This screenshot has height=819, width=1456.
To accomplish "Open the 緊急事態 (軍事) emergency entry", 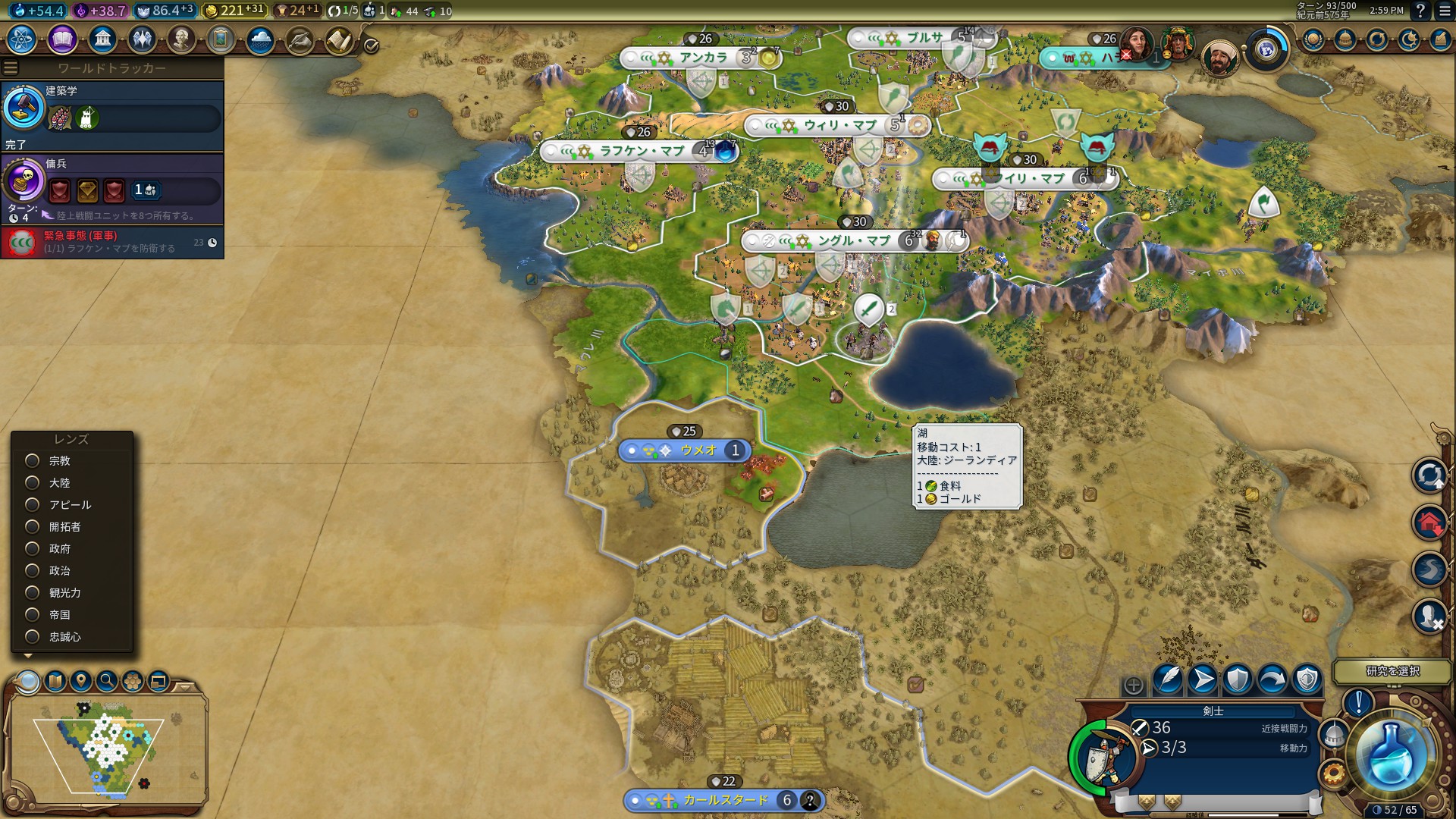I will pyautogui.click(x=112, y=243).
